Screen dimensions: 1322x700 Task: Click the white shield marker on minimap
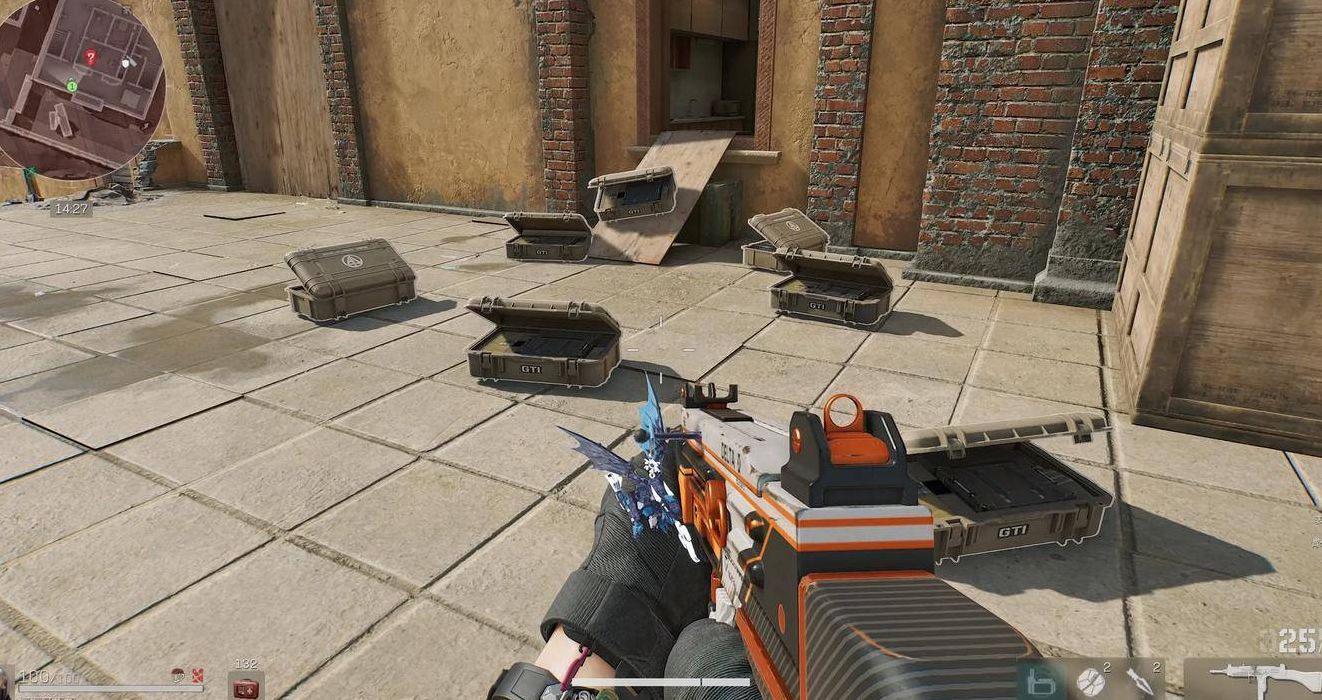(125, 62)
